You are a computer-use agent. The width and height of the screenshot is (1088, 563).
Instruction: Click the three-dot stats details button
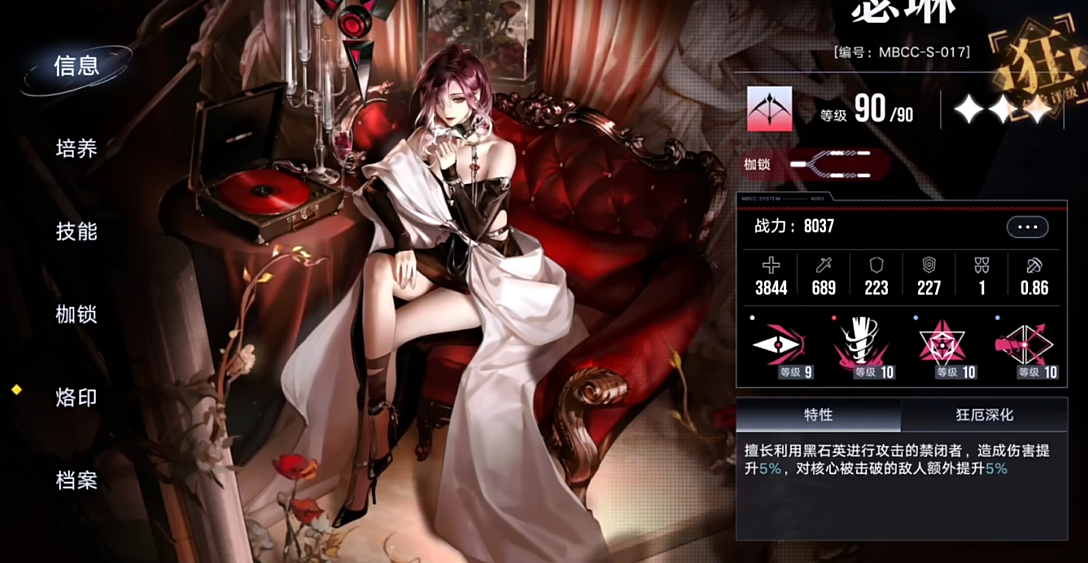(1027, 227)
